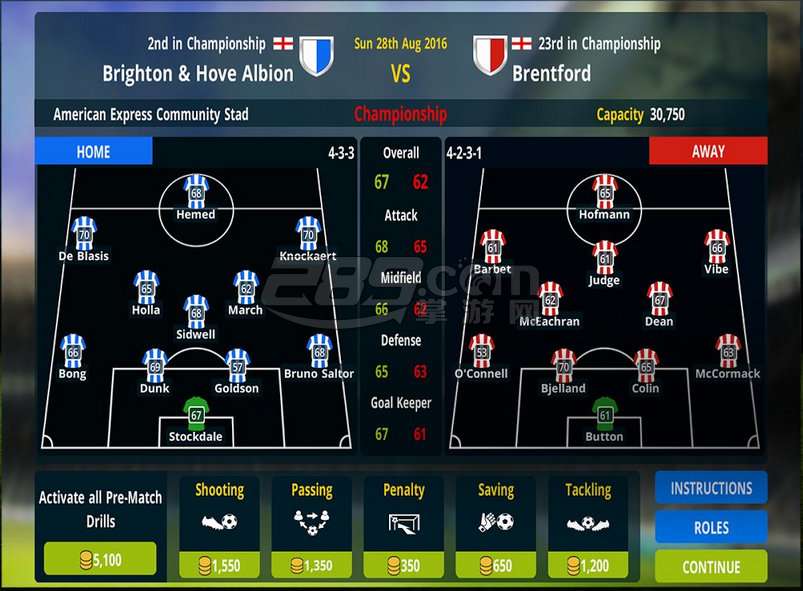Select striker Hemed on the home pitch
Screen dimensions: 803x591
pyautogui.click(x=196, y=193)
